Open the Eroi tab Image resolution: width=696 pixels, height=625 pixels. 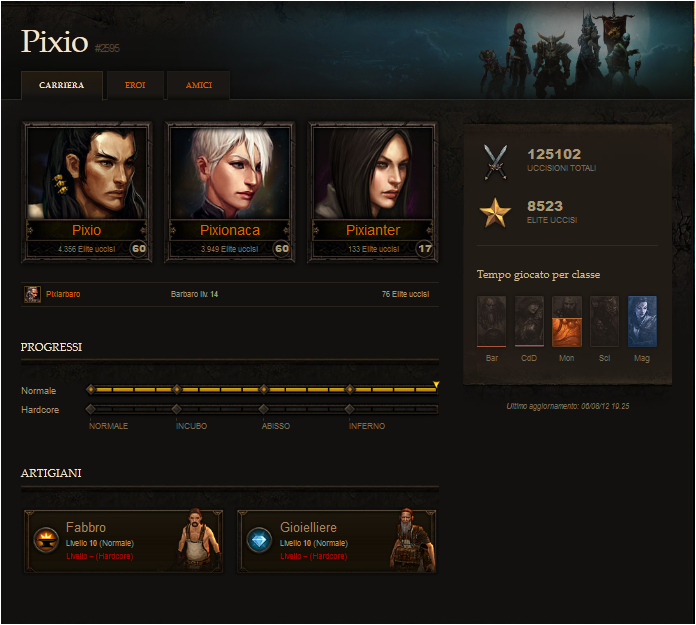pos(135,85)
